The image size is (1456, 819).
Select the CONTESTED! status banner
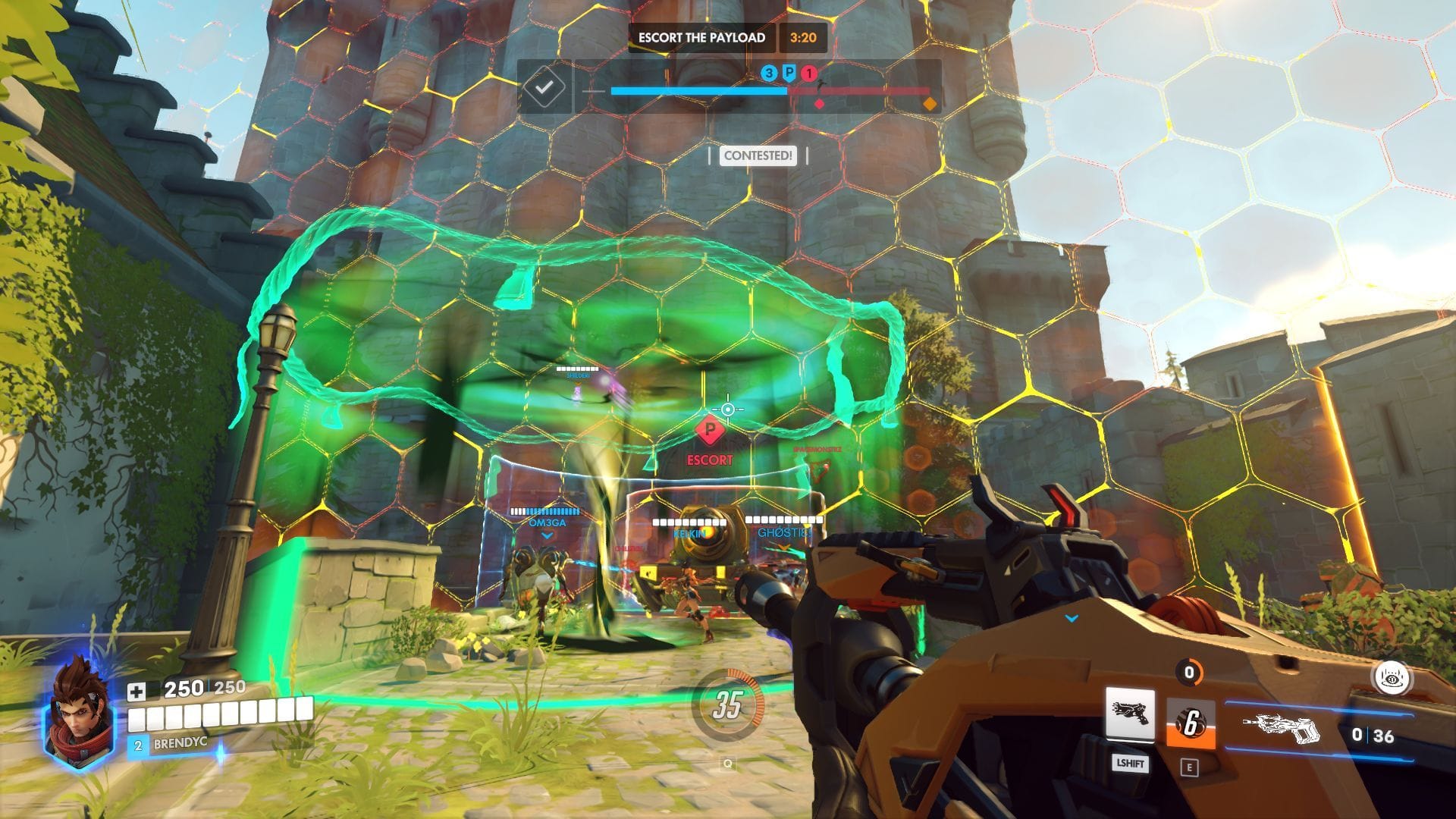point(758,157)
